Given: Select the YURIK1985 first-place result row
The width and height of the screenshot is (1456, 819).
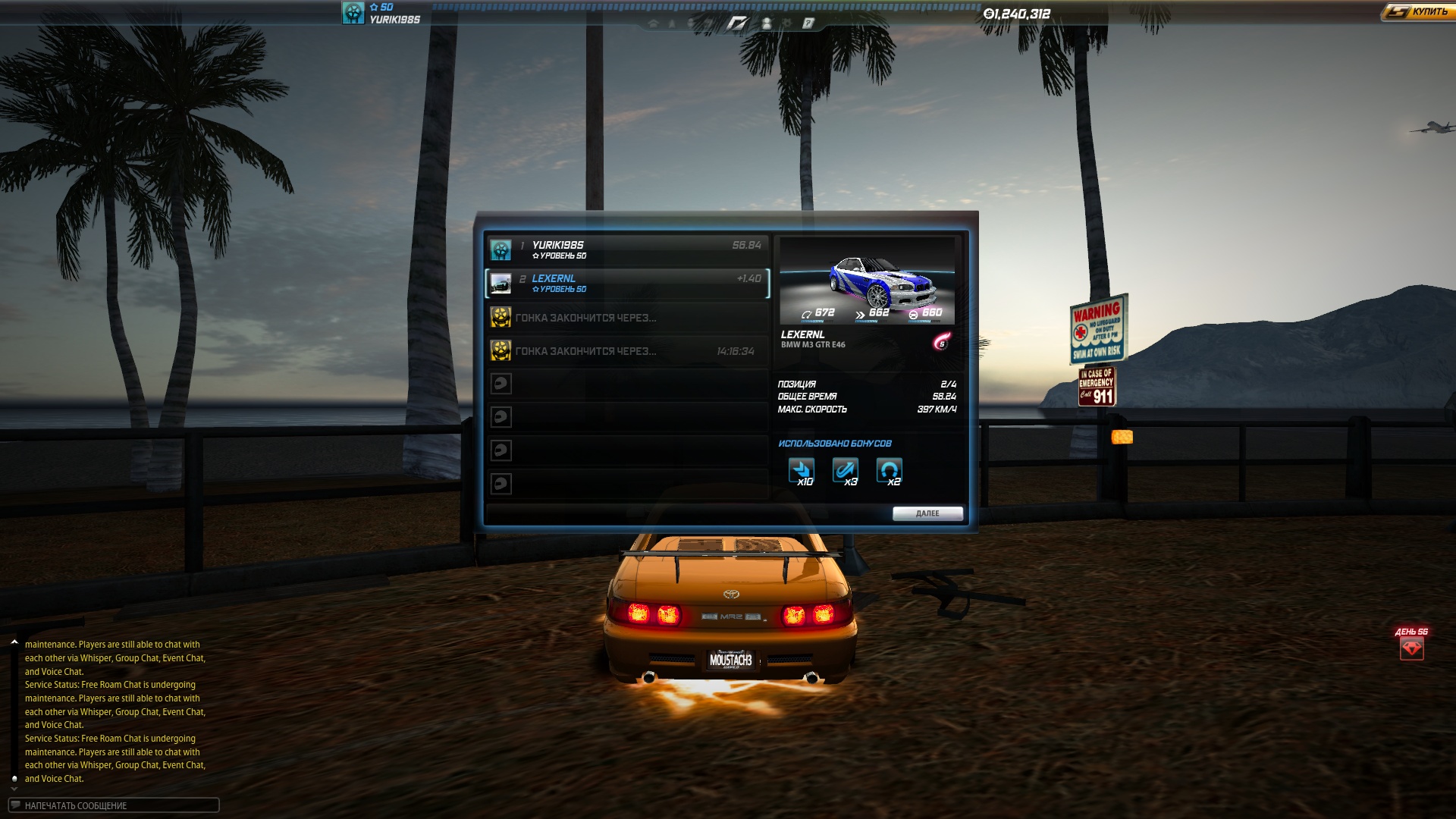Looking at the screenshot, I should [x=627, y=249].
